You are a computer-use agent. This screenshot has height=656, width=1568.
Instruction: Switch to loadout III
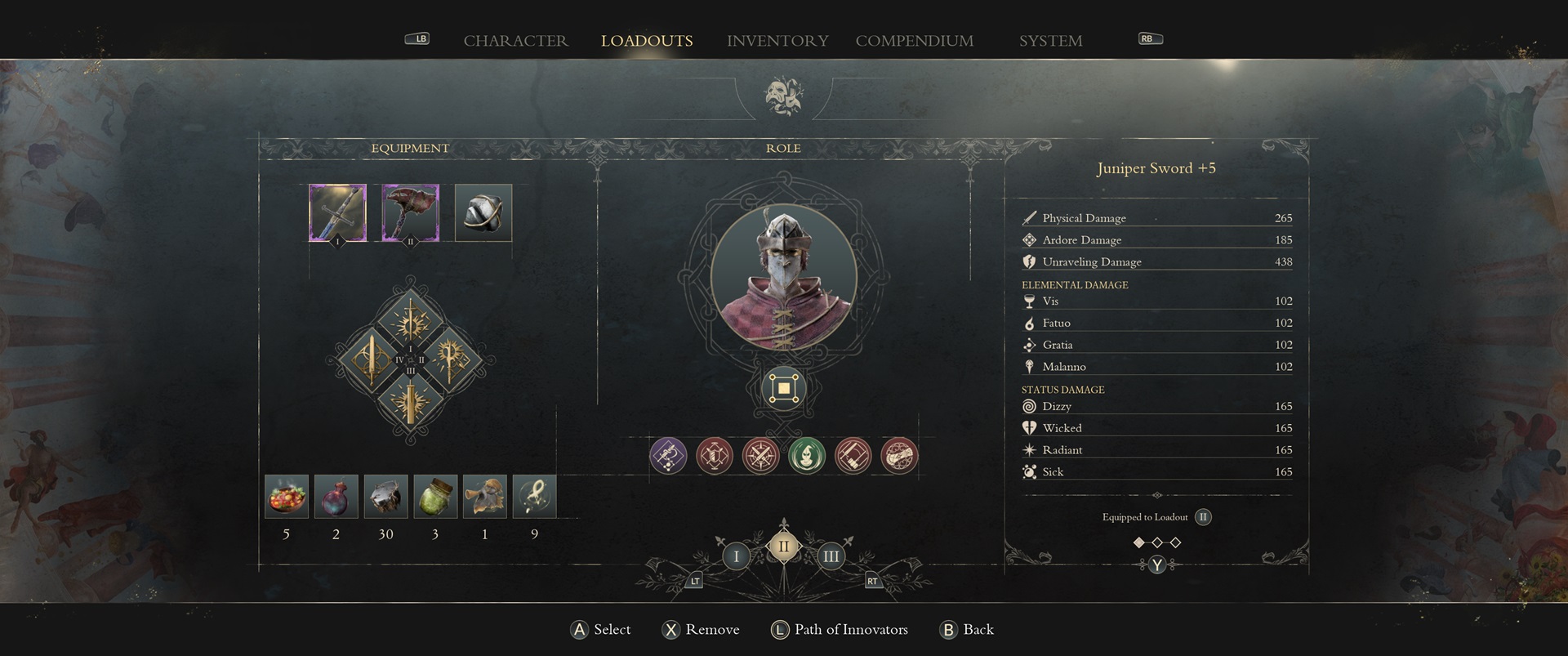coord(831,557)
